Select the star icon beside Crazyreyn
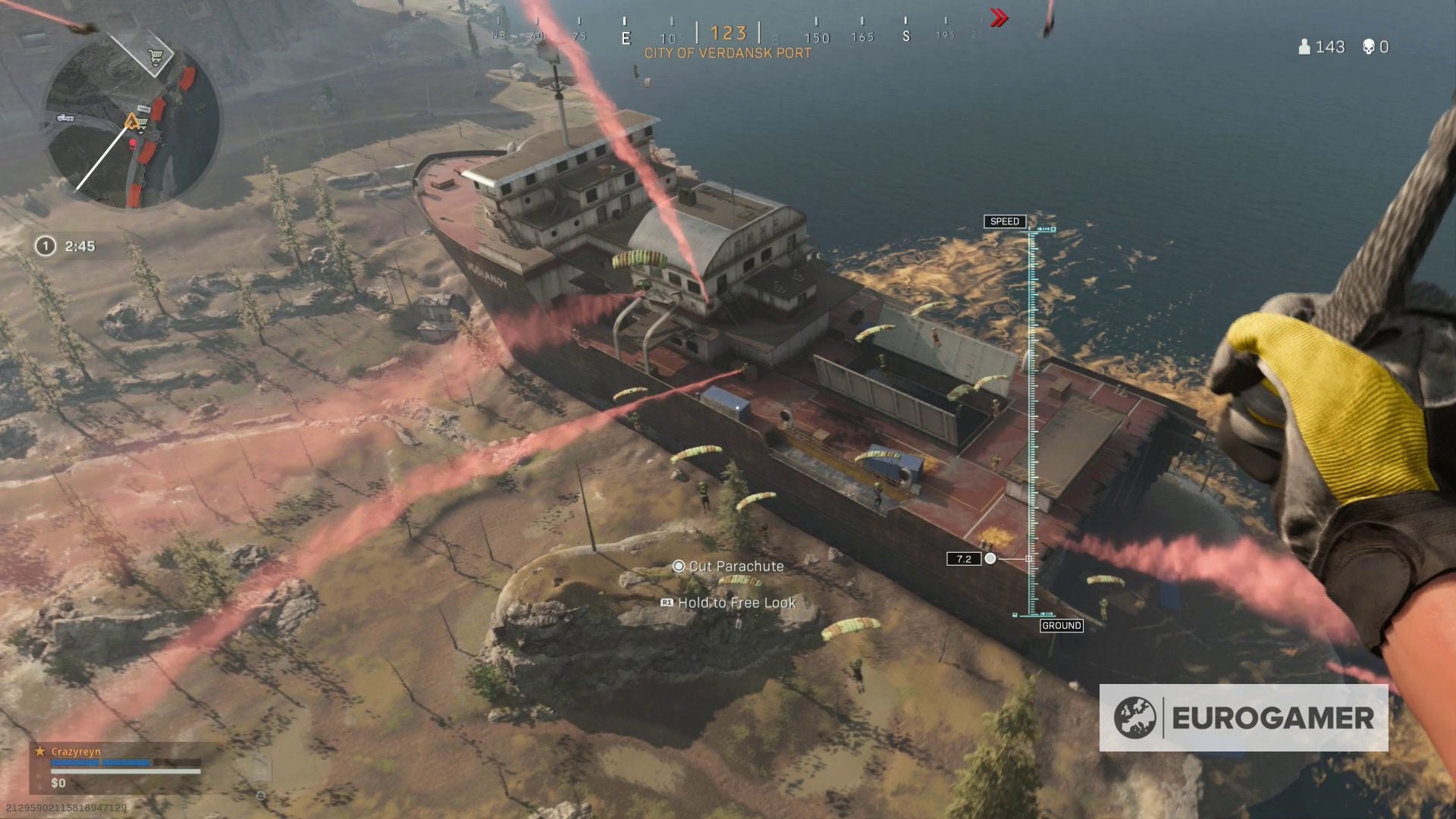Screen dimensions: 1456x819 38,752
